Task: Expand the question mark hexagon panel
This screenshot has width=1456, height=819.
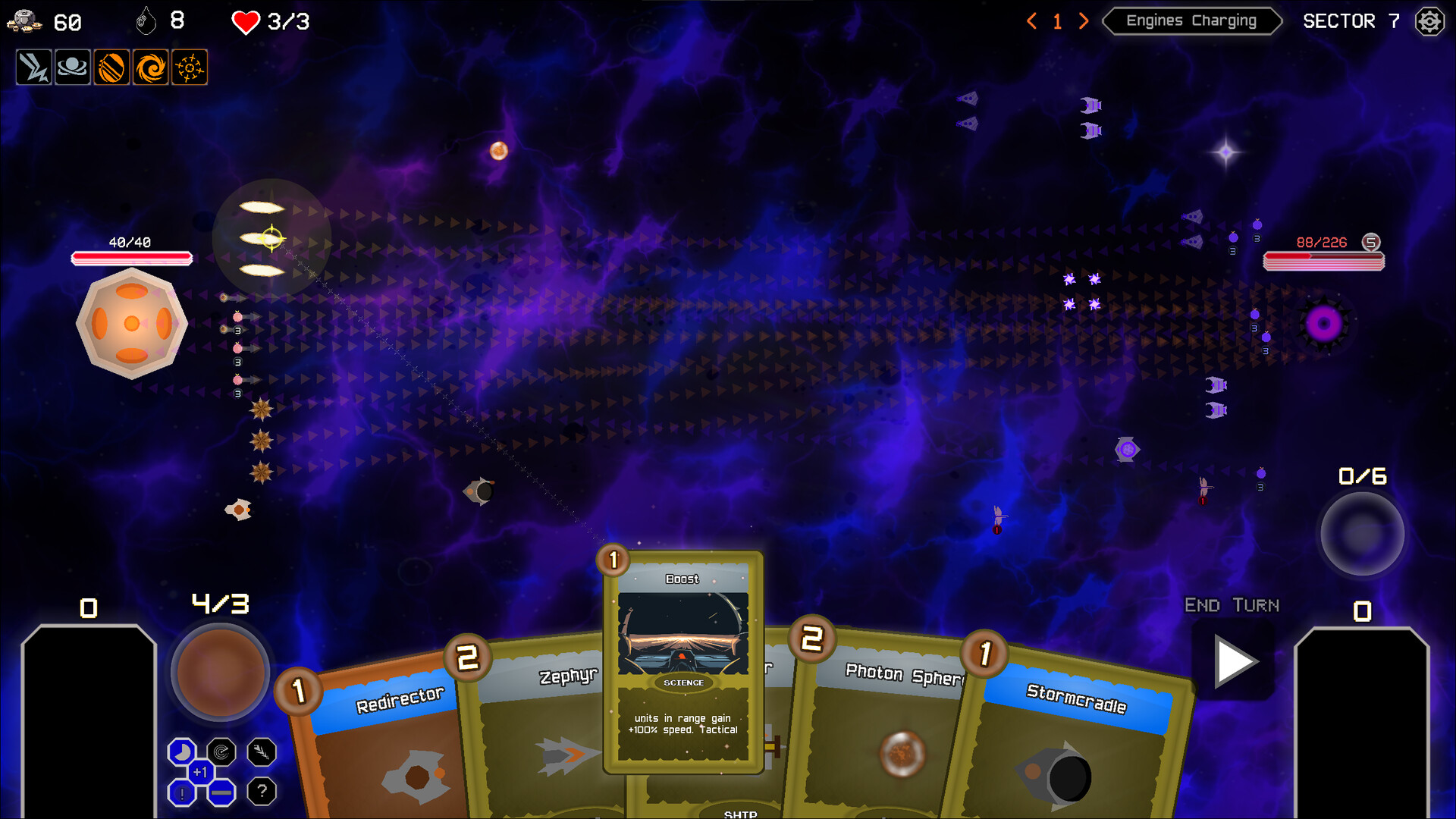Action: [262, 792]
